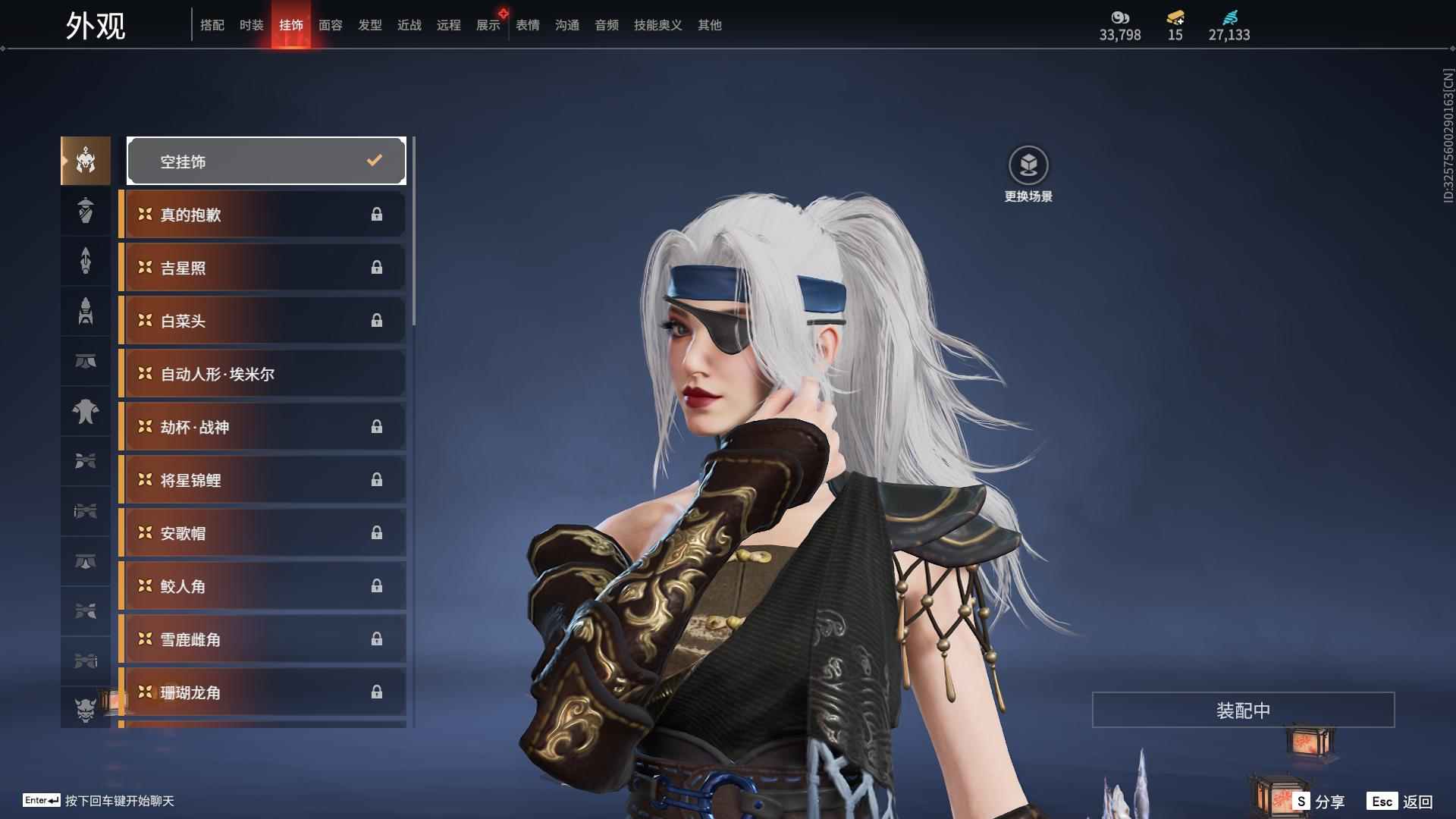Open the 近战 tab
The width and height of the screenshot is (1456, 819).
coord(409,25)
